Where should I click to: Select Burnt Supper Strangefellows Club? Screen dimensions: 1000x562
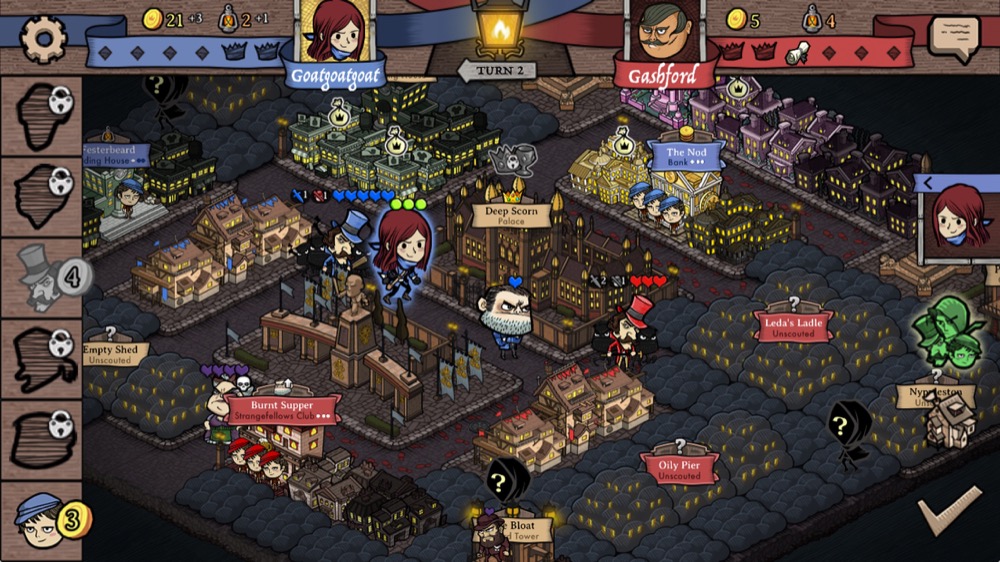click(x=282, y=408)
